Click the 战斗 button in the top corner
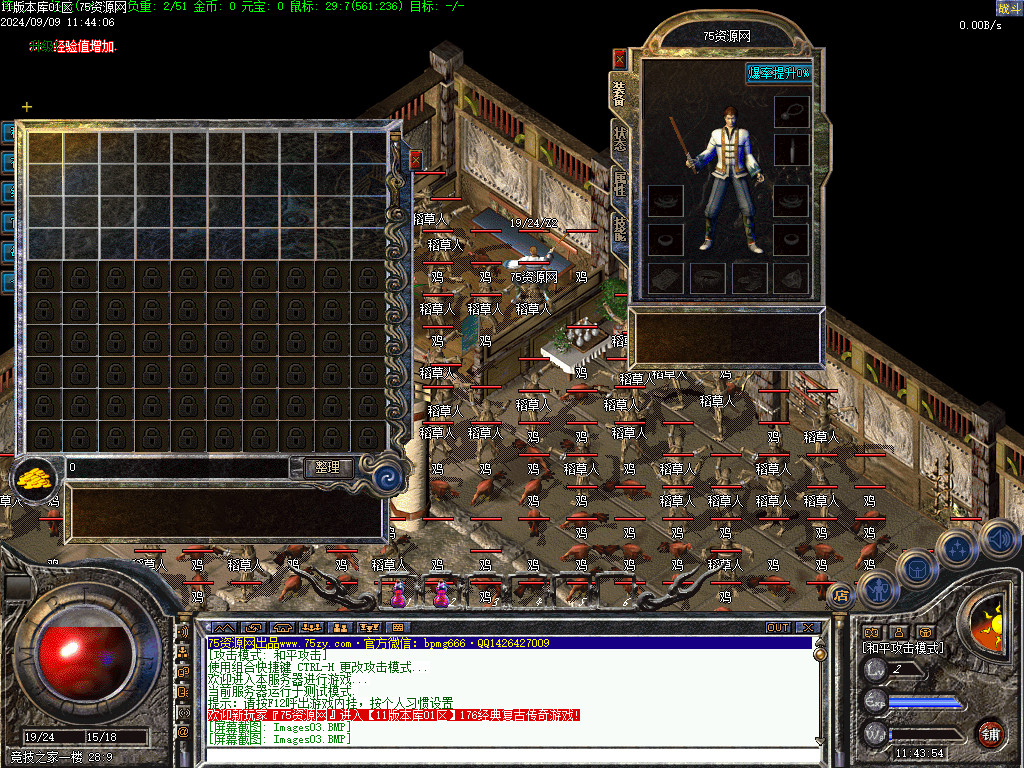Screen dimensions: 1024x768 click(x=1008, y=8)
